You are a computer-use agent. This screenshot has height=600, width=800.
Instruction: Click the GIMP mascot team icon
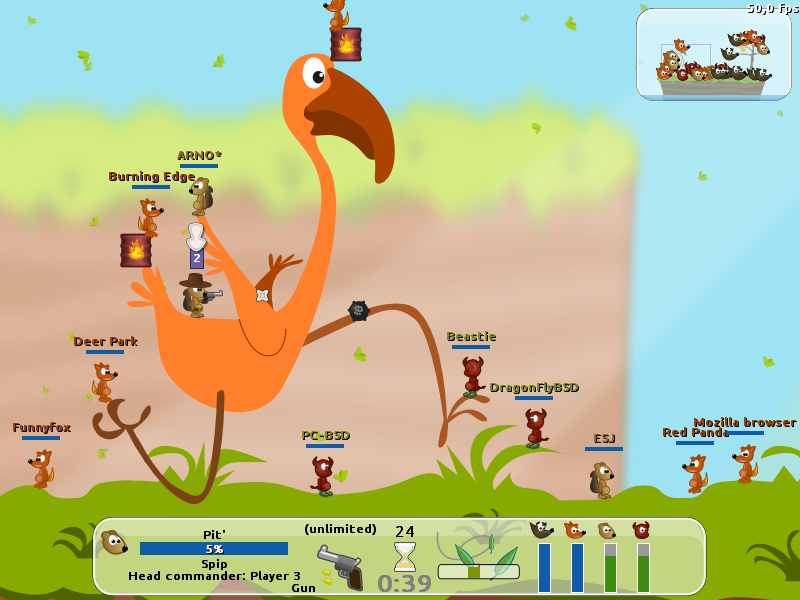click(x=542, y=530)
